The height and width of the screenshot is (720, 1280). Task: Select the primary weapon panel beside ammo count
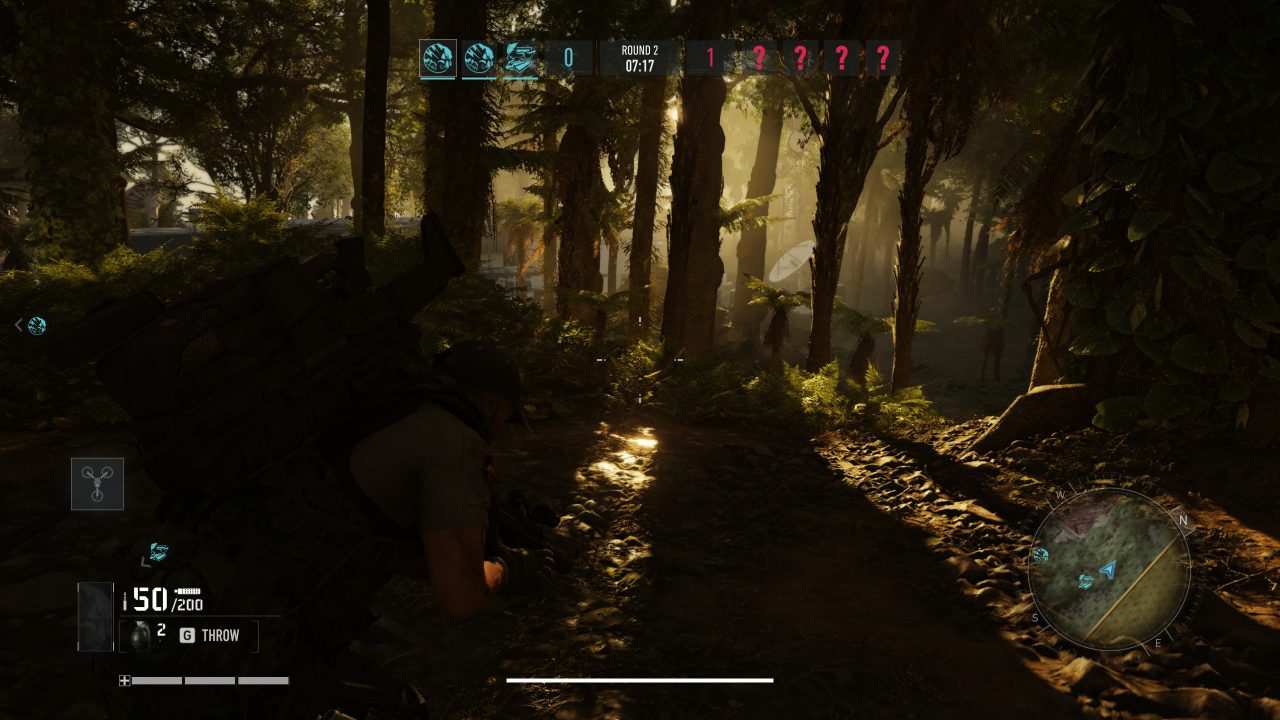tap(96, 616)
